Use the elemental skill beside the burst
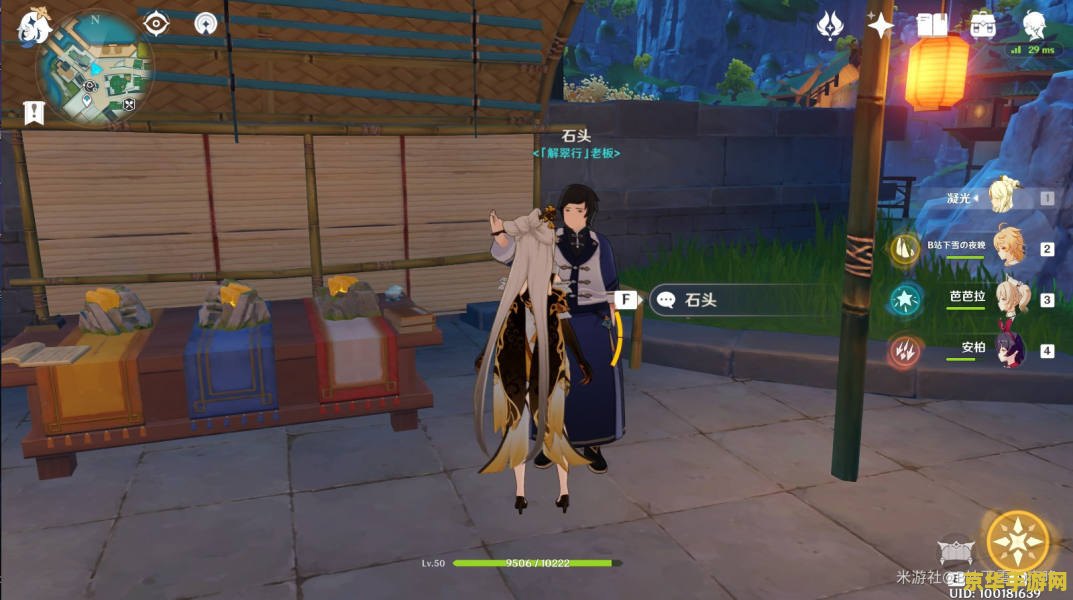This screenshot has width=1073, height=600. [x=955, y=553]
